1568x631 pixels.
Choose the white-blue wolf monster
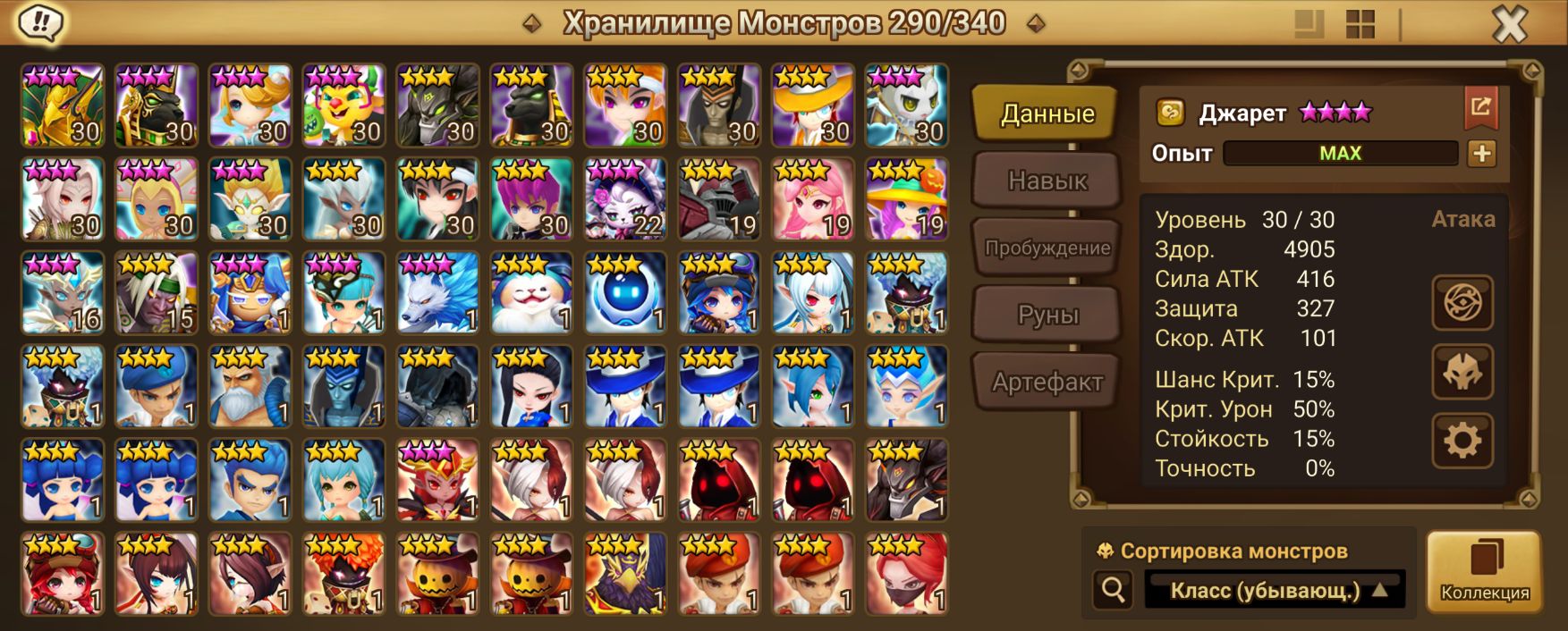pyautogui.click(x=437, y=293)
